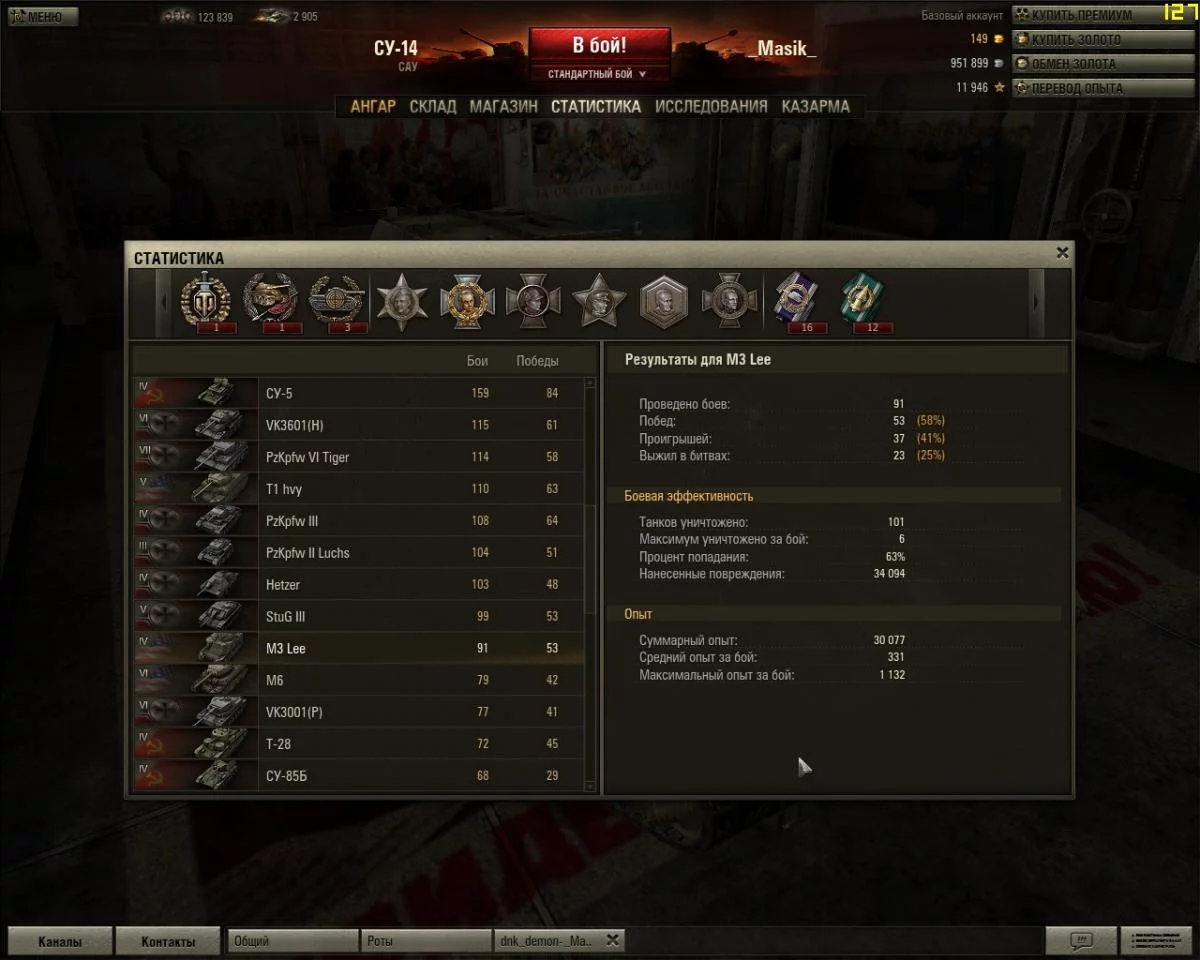Open the Контакты contacts list
Viewport: 1200px width, 960px height.
click(x=167, y=941)
